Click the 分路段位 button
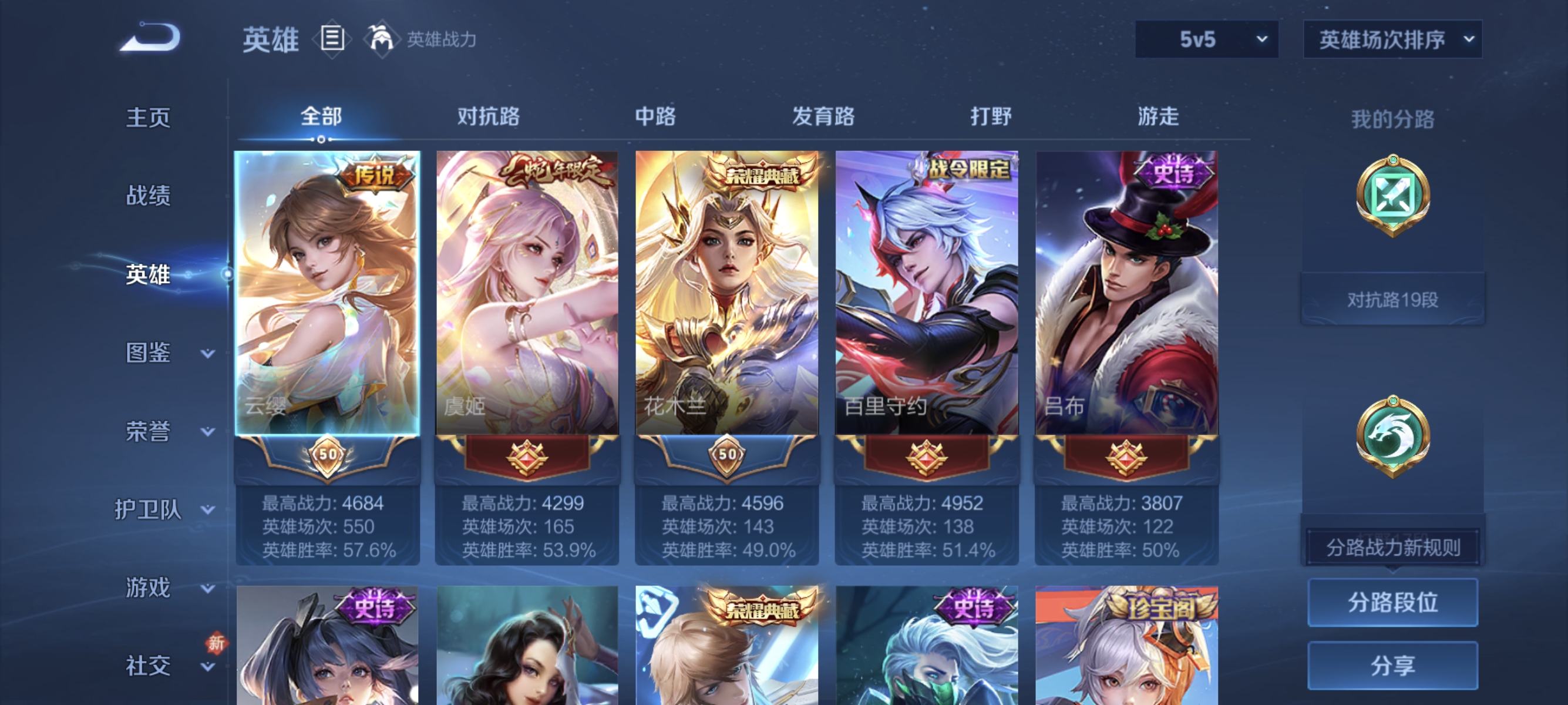Screen dimensions: 1568x705 tap(1395, 603)
